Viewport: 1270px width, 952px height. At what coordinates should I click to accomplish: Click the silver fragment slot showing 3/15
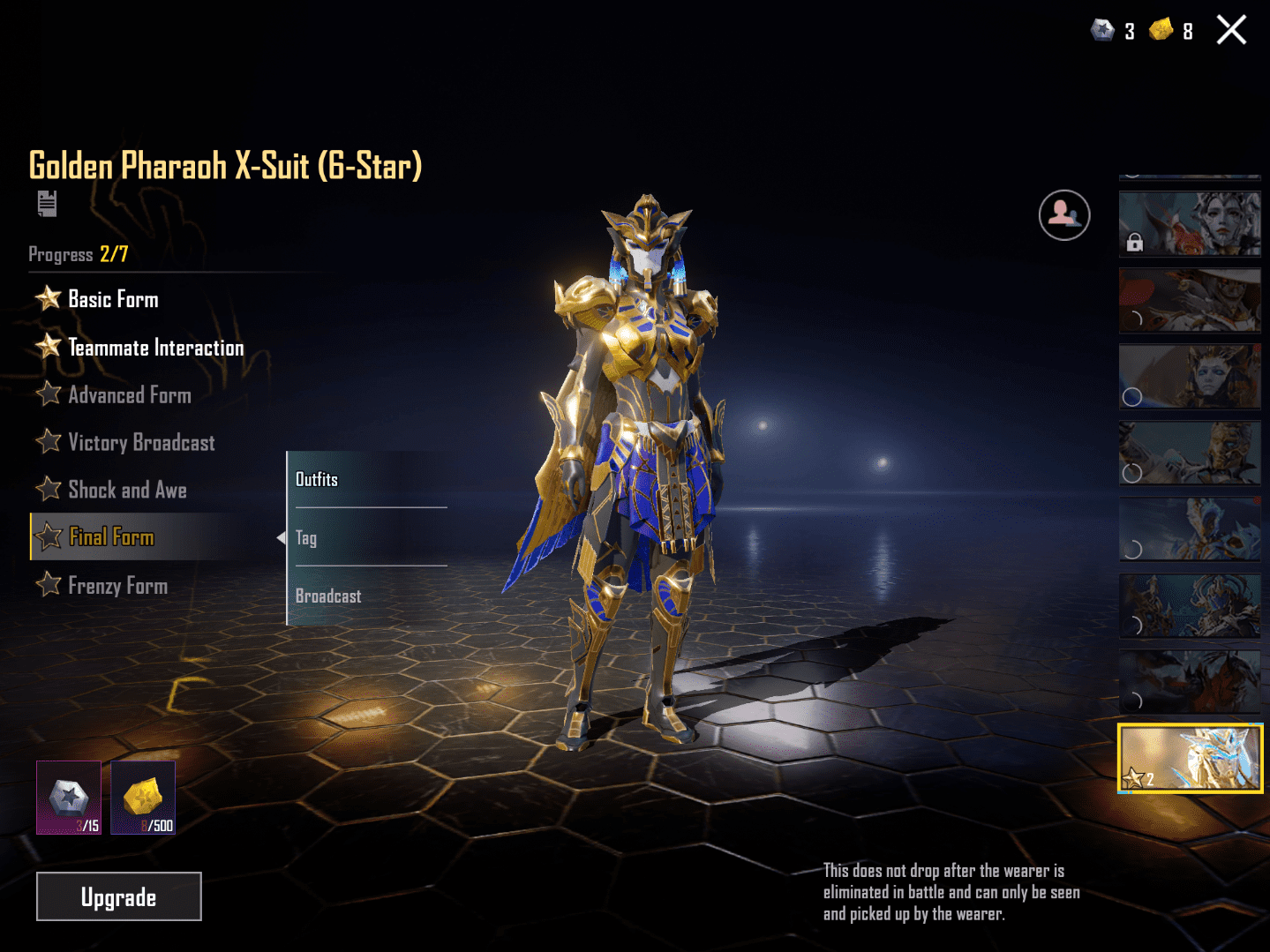69,797
